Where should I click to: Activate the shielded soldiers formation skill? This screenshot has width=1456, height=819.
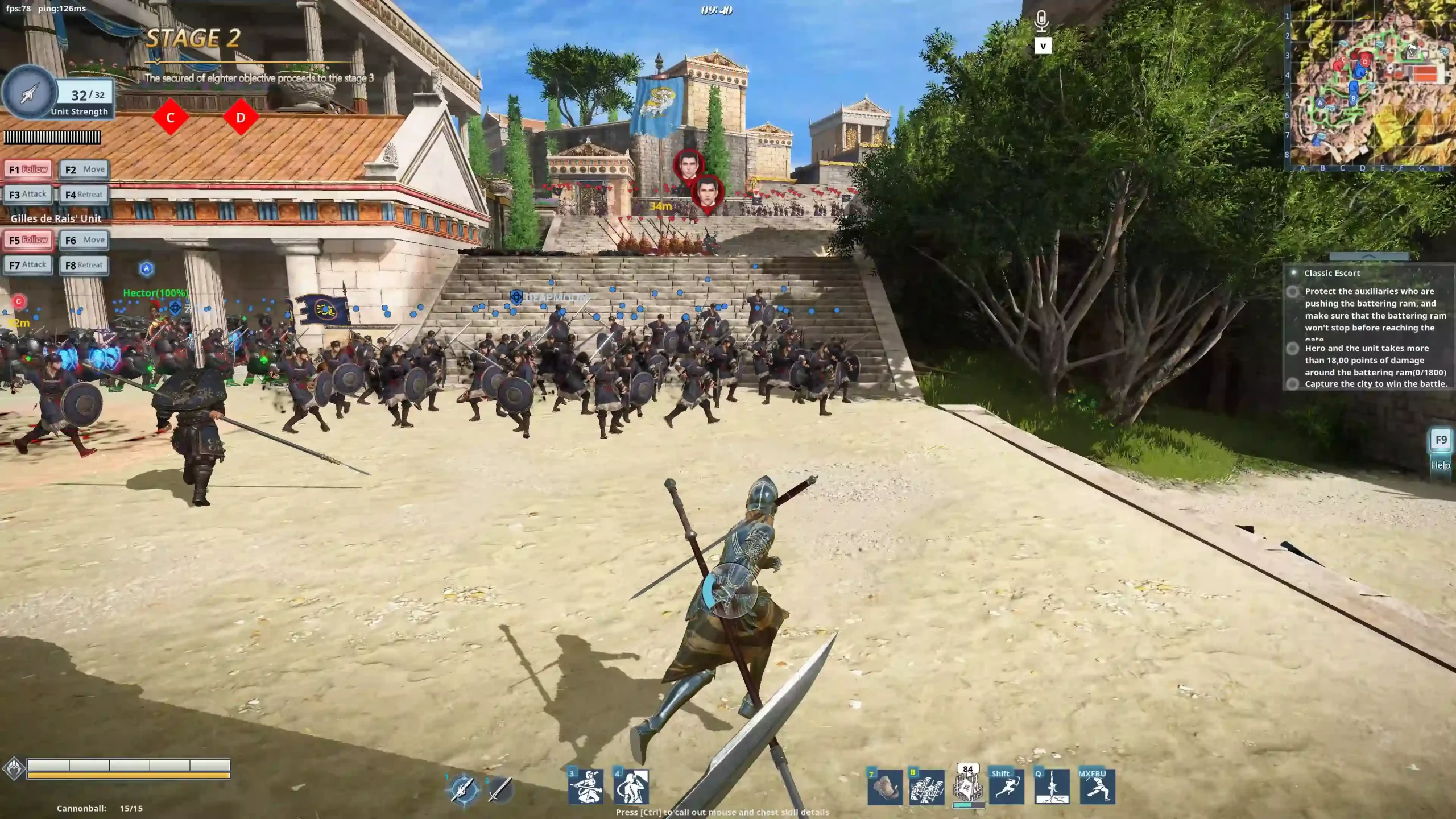pos(926,788)
